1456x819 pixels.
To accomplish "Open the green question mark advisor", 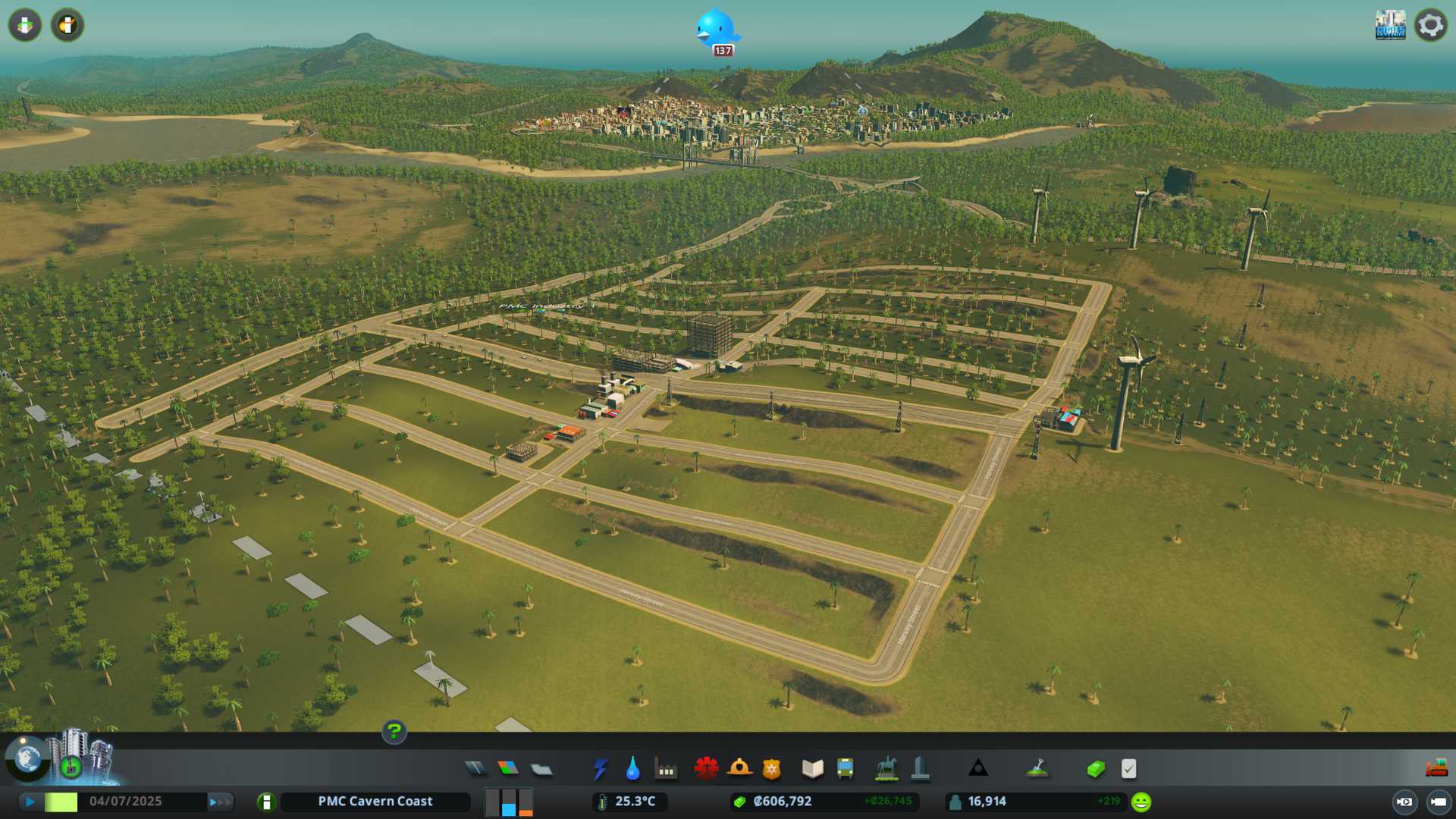I will coord(394,731).
